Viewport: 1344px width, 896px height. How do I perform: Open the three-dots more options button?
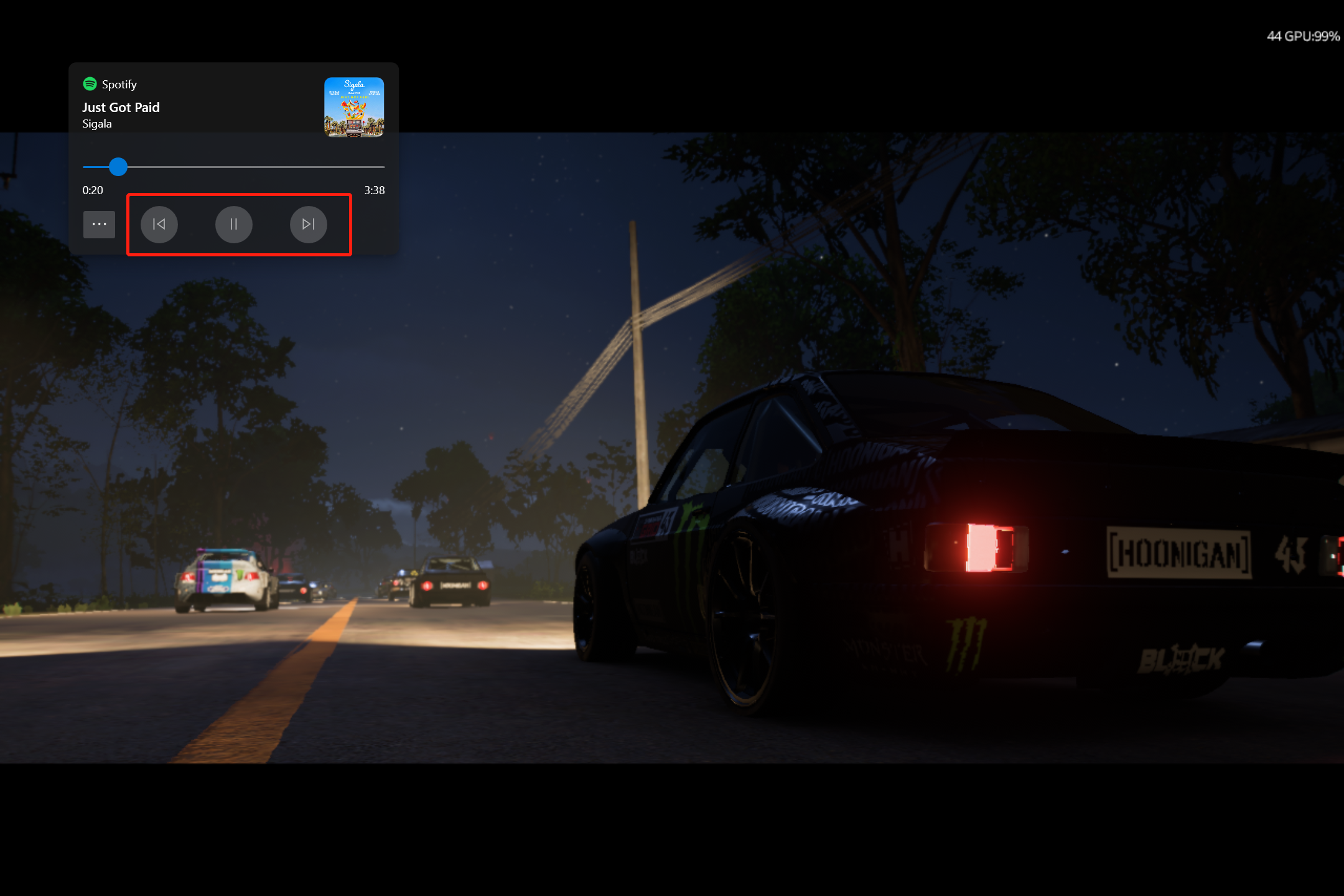pyautogui.click(x=100, y=224)
